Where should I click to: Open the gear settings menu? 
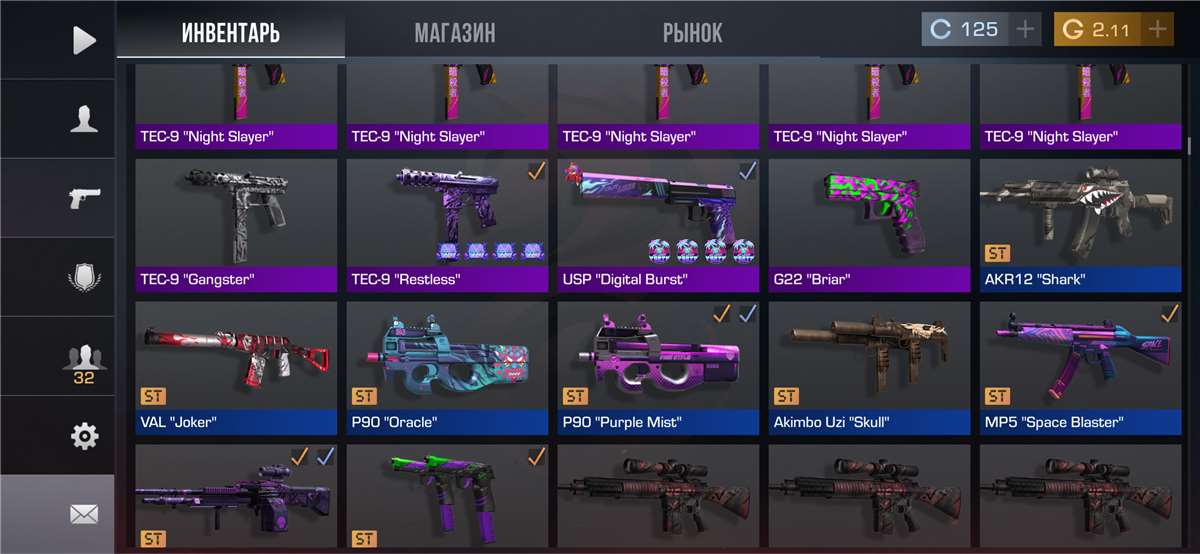click(84, 435)
